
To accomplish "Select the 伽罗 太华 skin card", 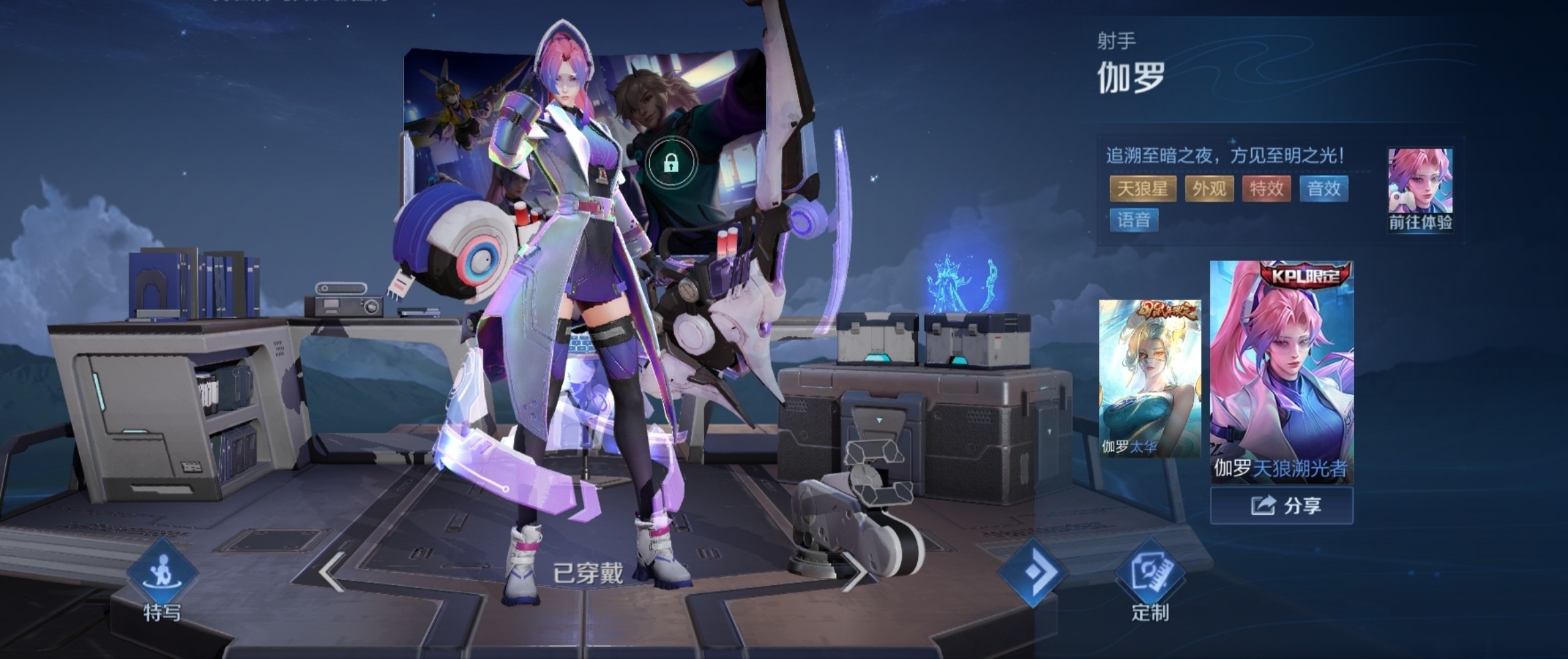I will (x=1149, y=378).
